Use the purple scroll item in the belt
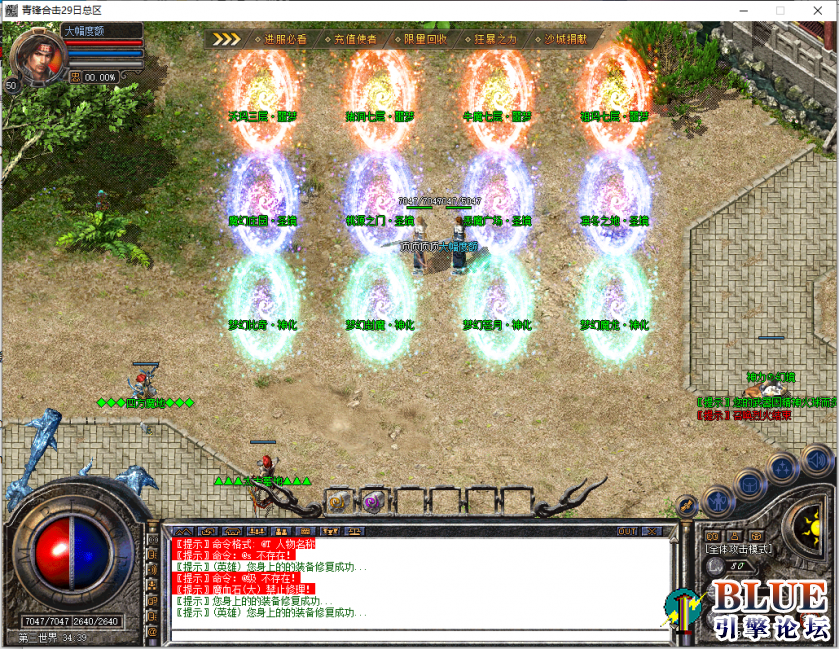Viewport: 839px width, 649px height. coord(372,502)
